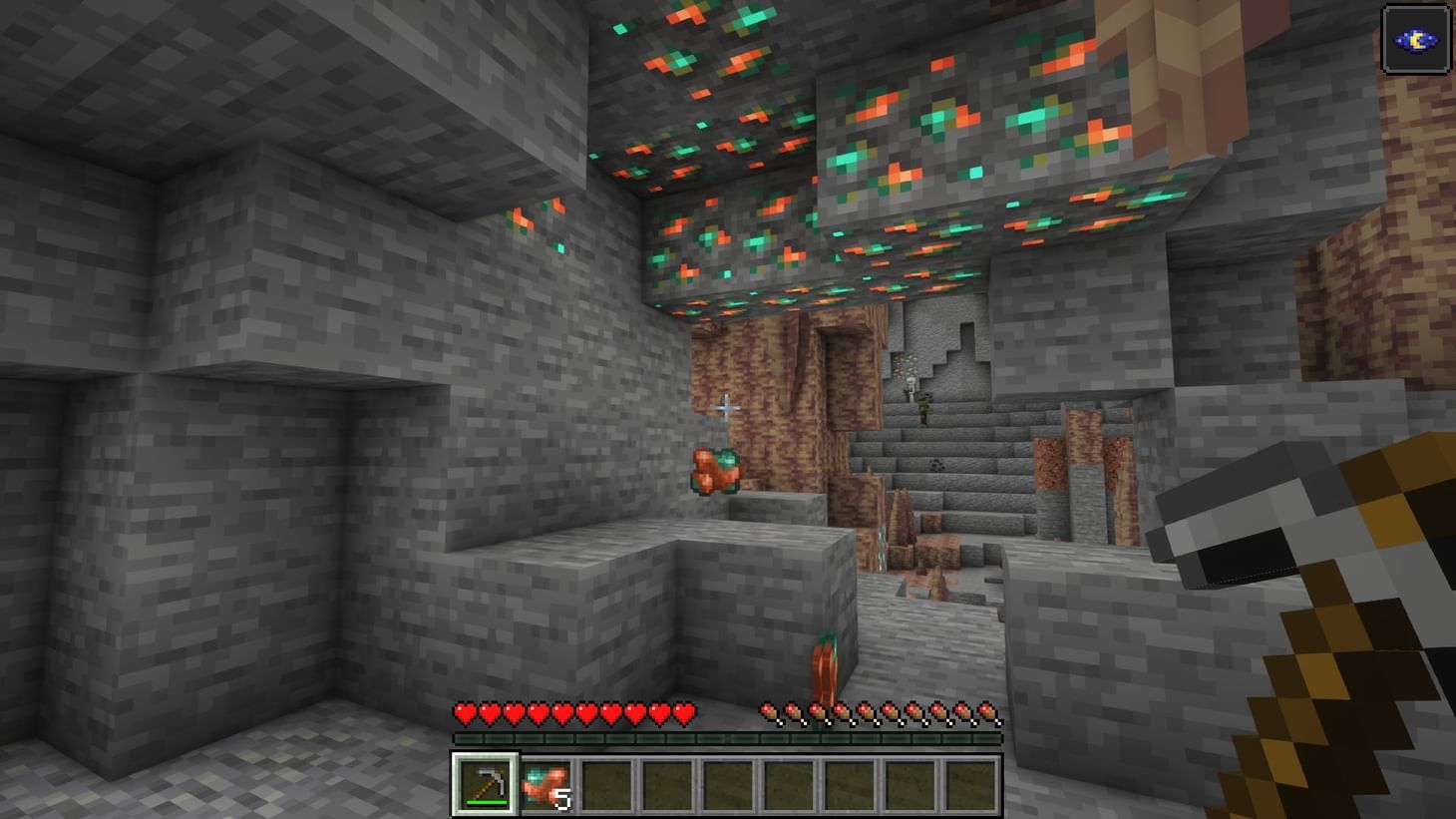Click the leftmost heart on the health bar
The height and width of the screenshot is (819, 1456).
[x=463, y=713]
